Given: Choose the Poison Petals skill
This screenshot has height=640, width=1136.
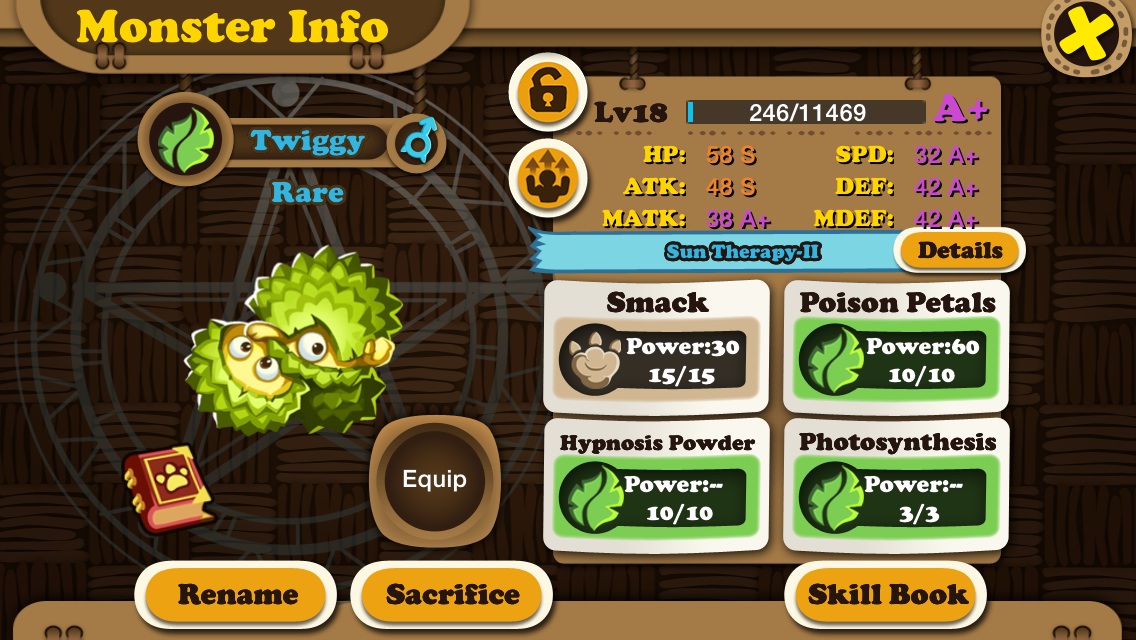Looking at the screenshot, I should pyautogui.click(x=897, y=346).
